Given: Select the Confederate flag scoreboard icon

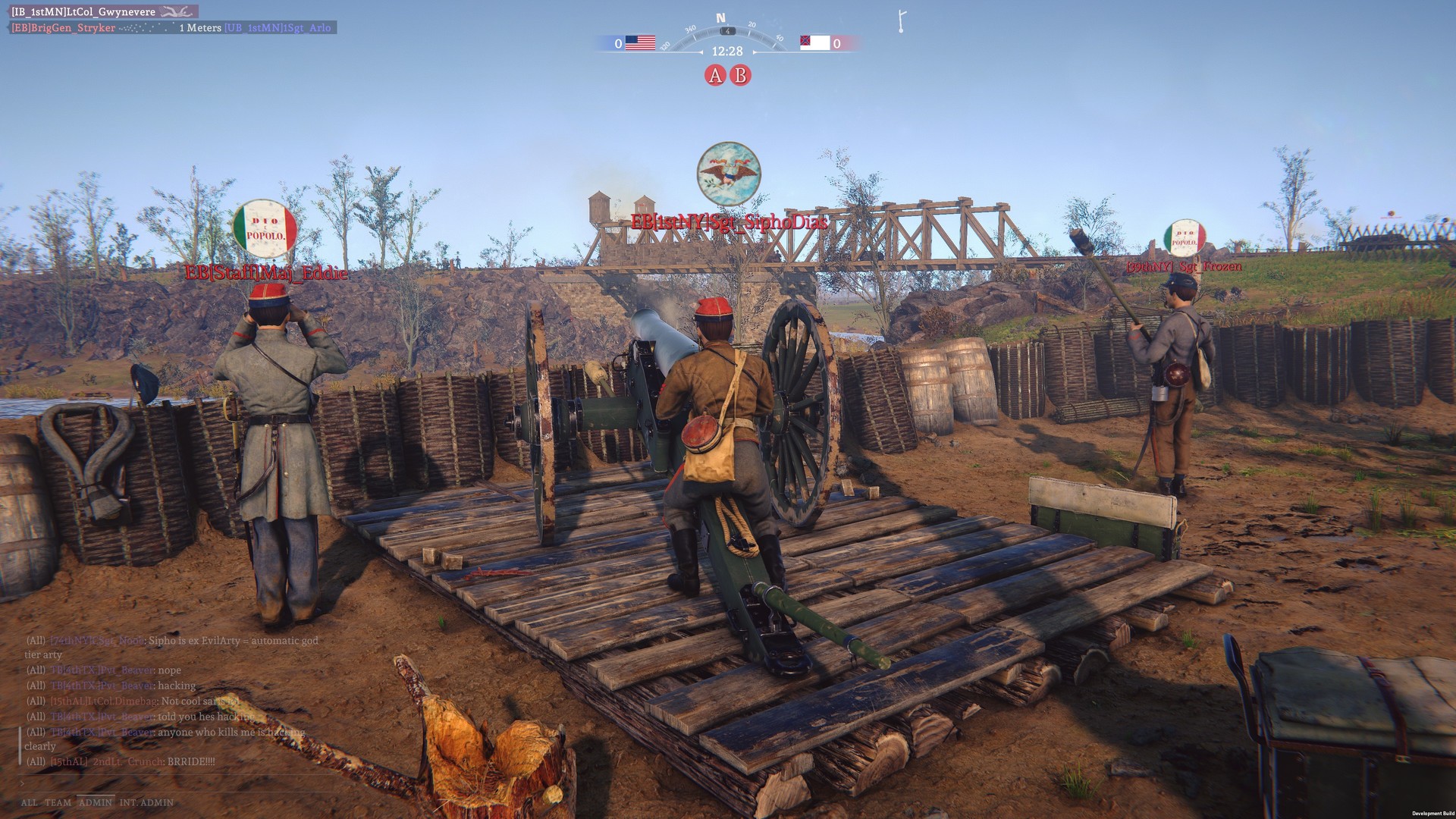Looking at the screenshot, I should tap(815, 43).
